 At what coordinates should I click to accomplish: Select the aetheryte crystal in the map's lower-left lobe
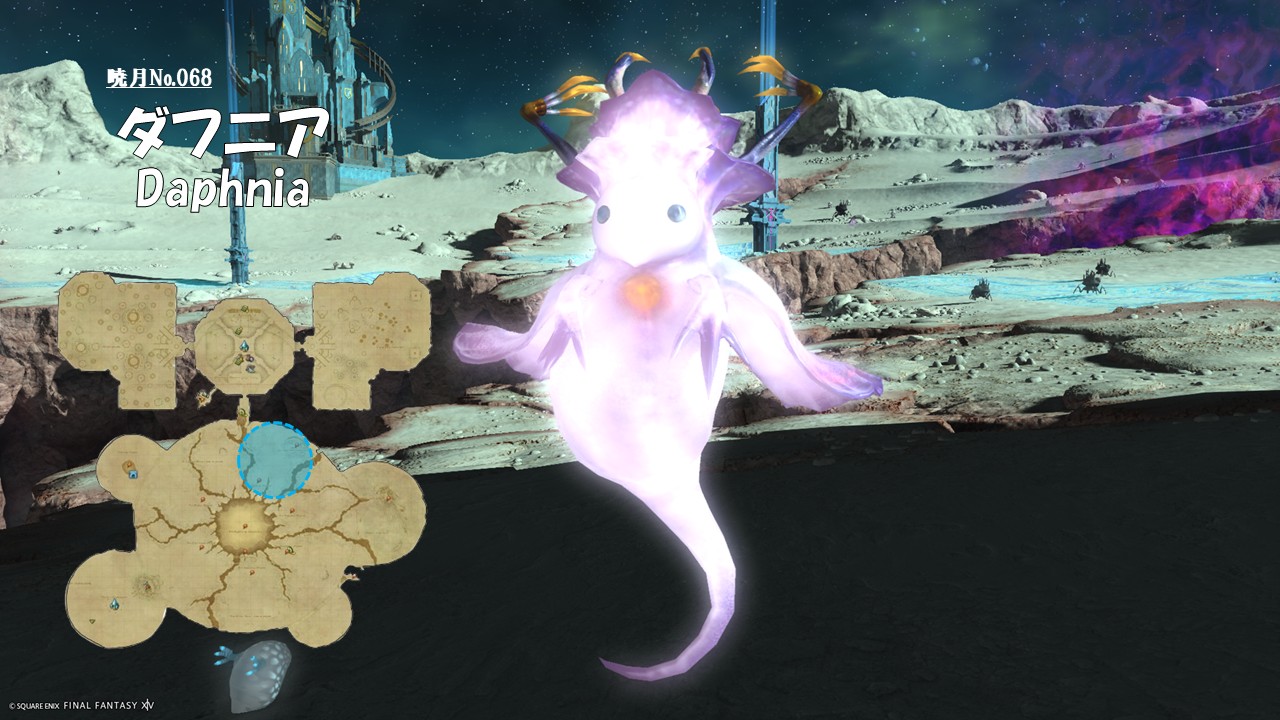click(x=116, y=603)
